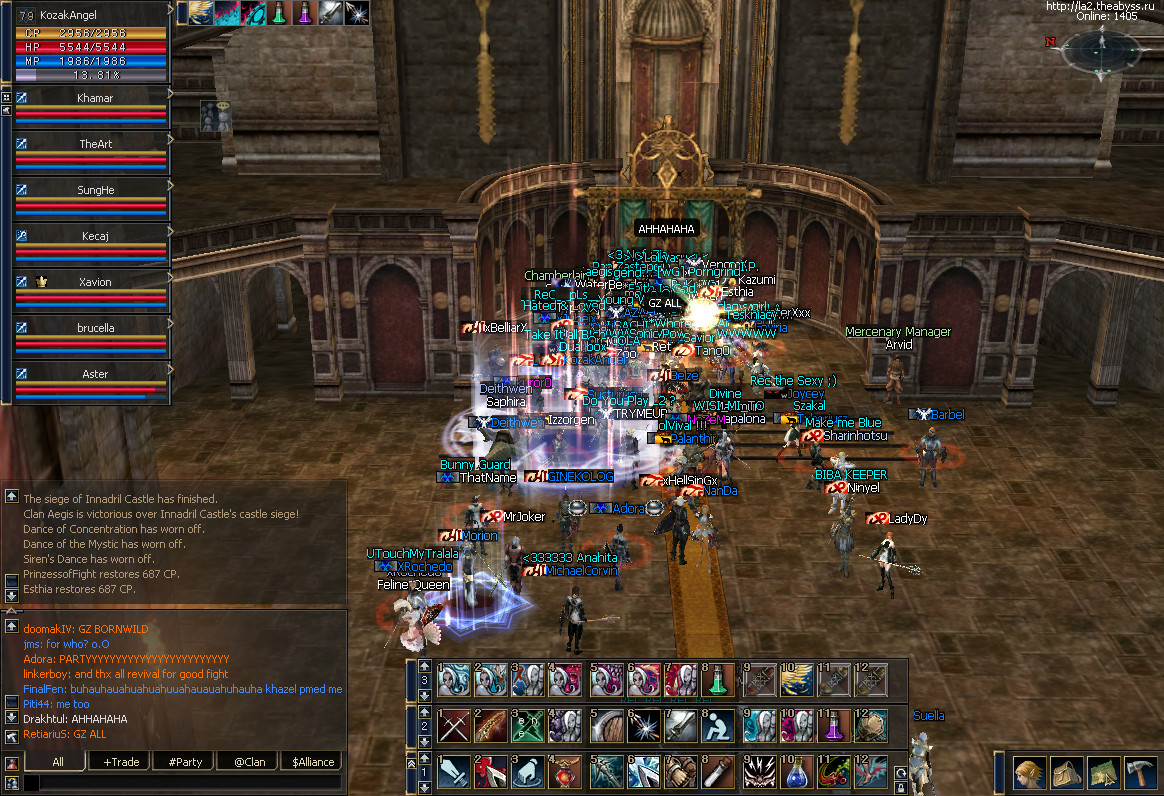Show the @Clan chat tab

click(249, 762)
